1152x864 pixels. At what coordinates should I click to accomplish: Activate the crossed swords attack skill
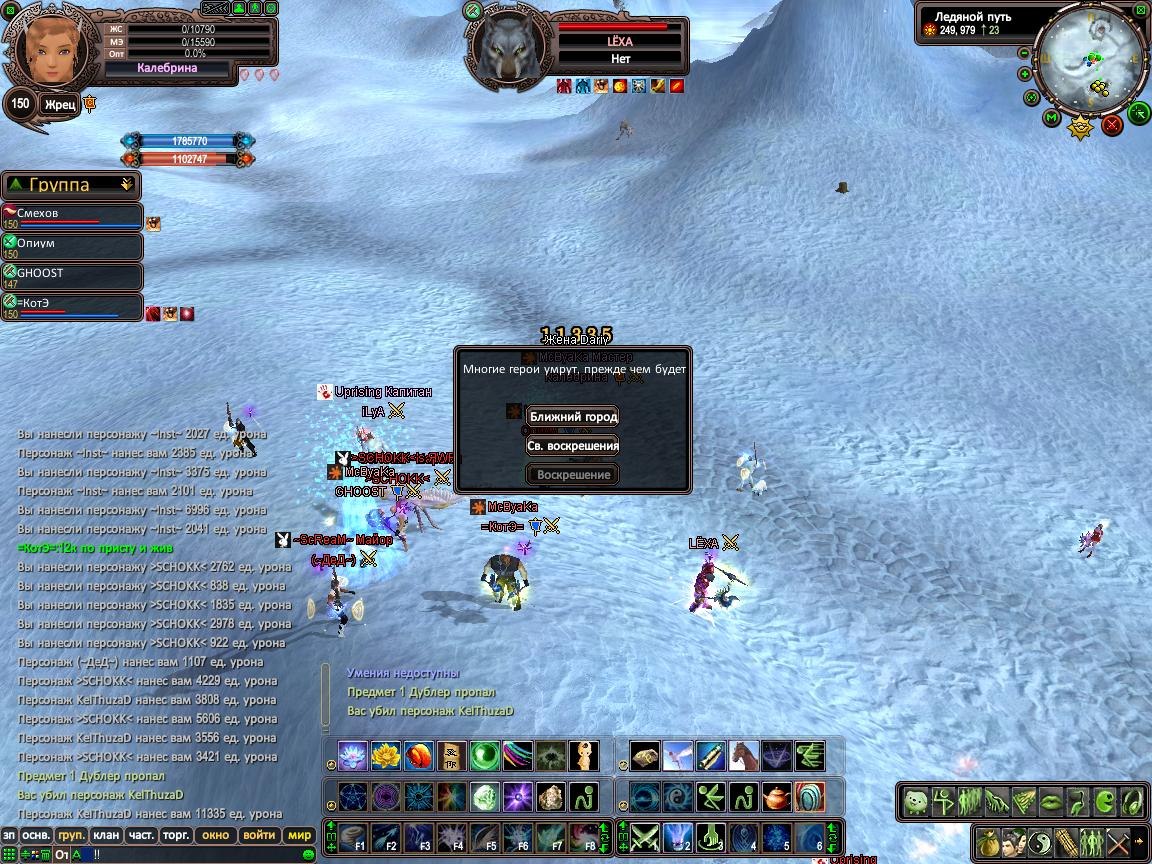(646, 836)
